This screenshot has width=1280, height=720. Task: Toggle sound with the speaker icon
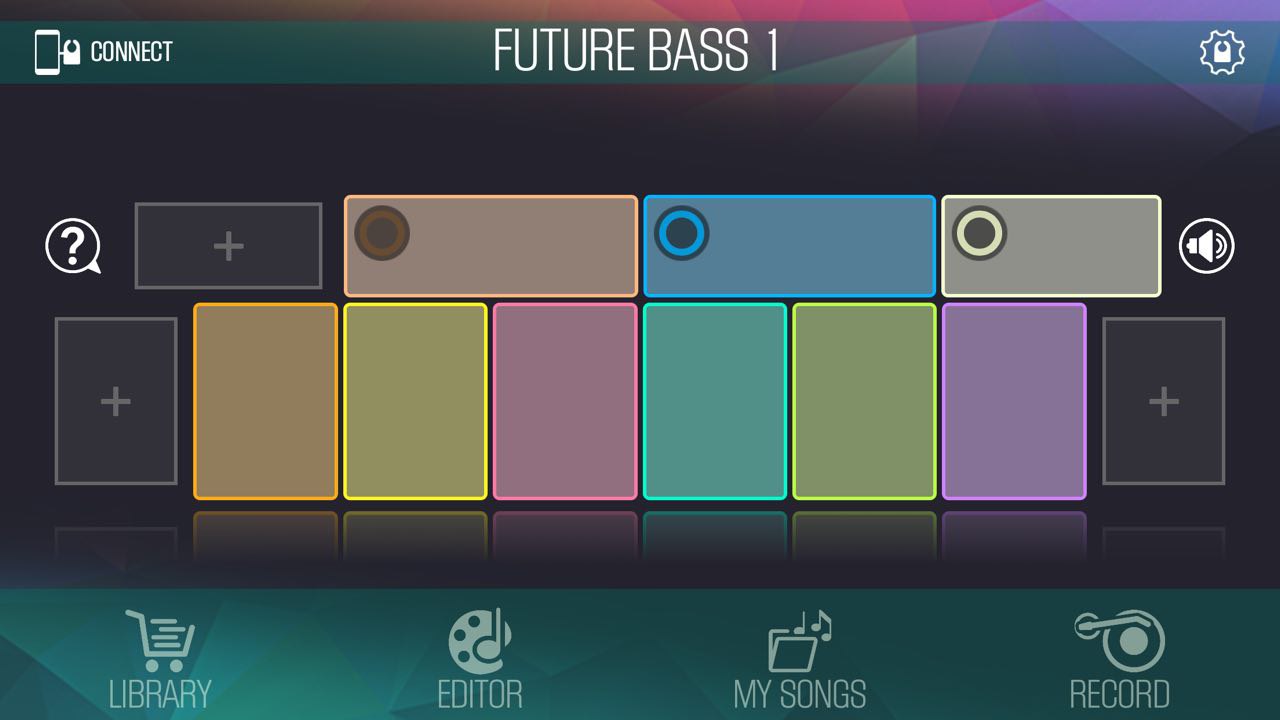pos(1206,246)
